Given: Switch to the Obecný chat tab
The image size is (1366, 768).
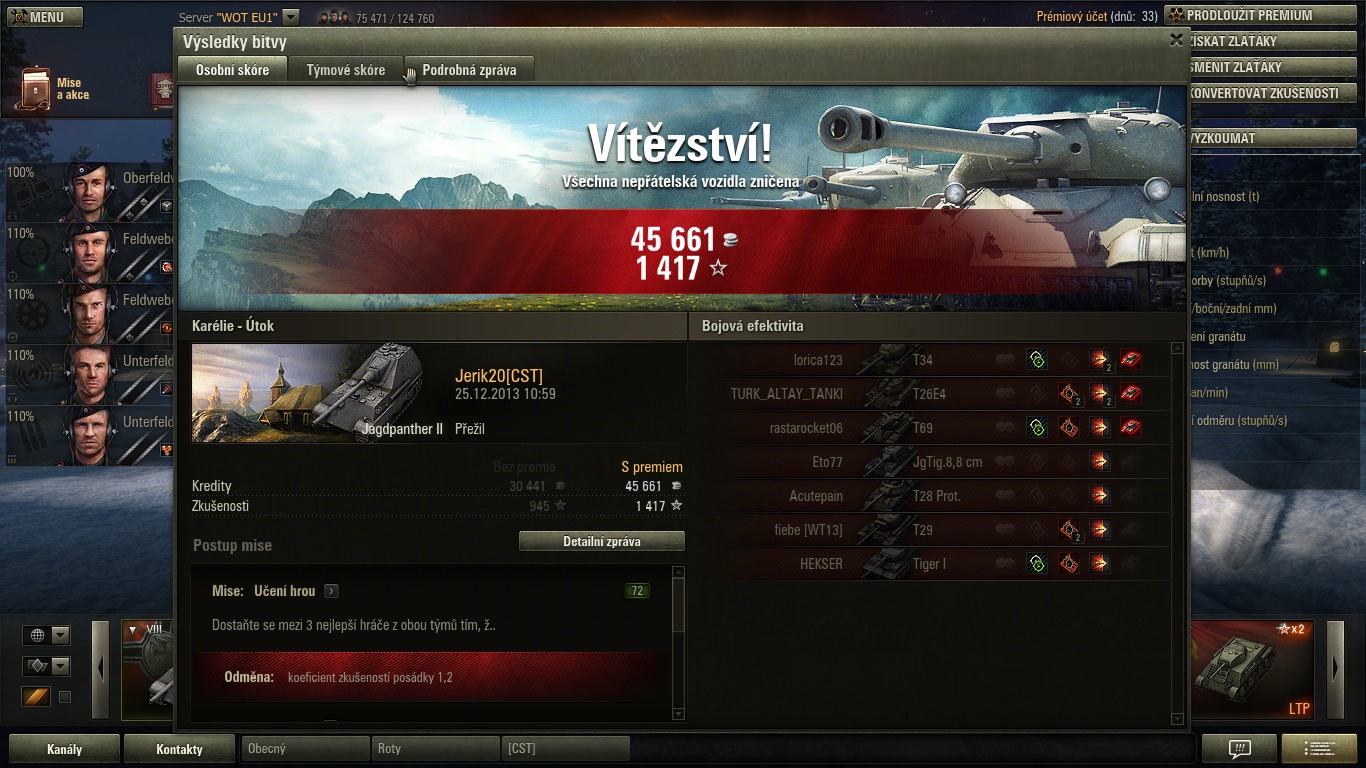Looking at the screenshot, I should point(304,748).
